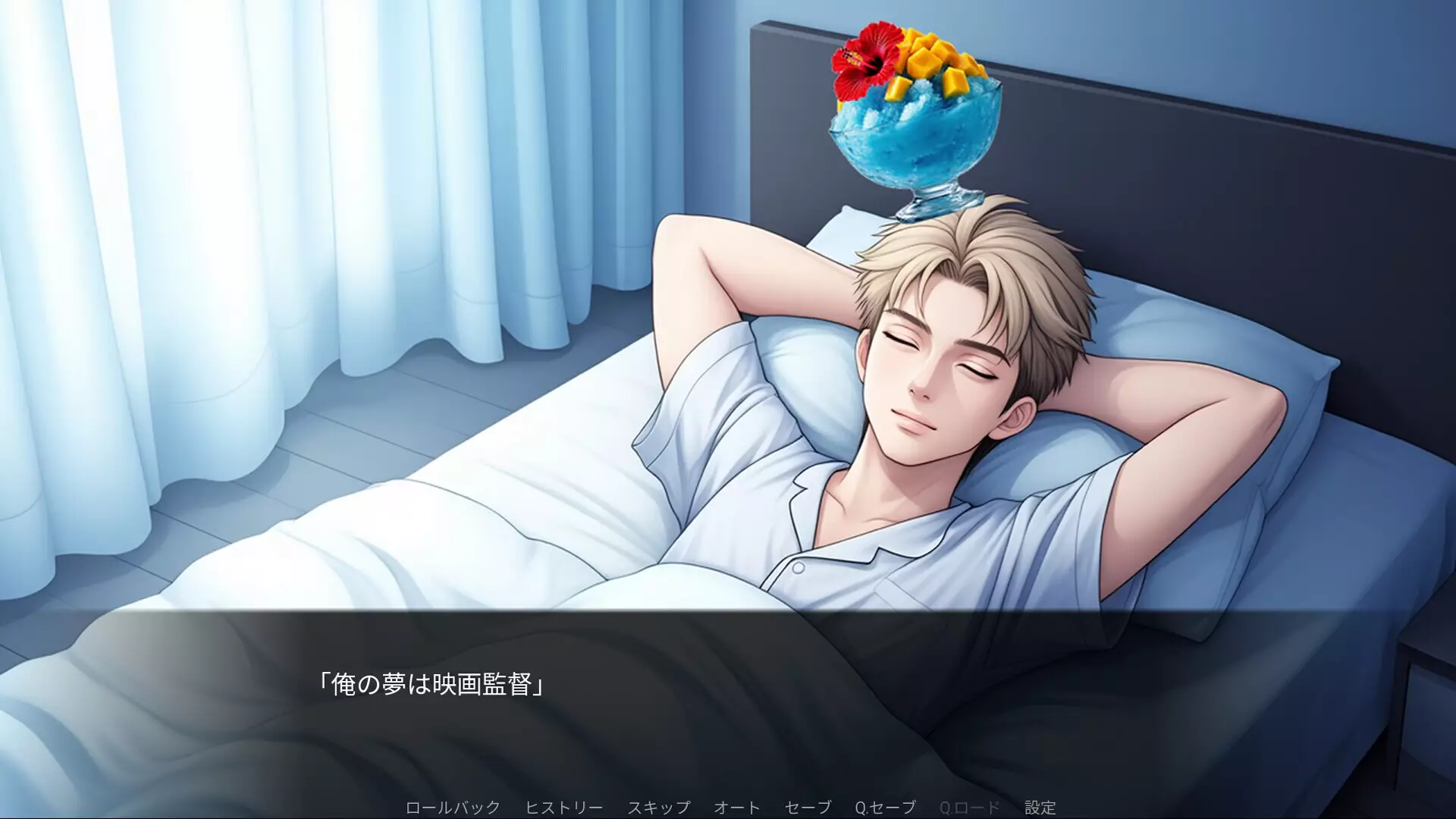The image size is (1456, 819).
Task: Fast-forward read text with スキップ
Action: [x=661, y=807]
